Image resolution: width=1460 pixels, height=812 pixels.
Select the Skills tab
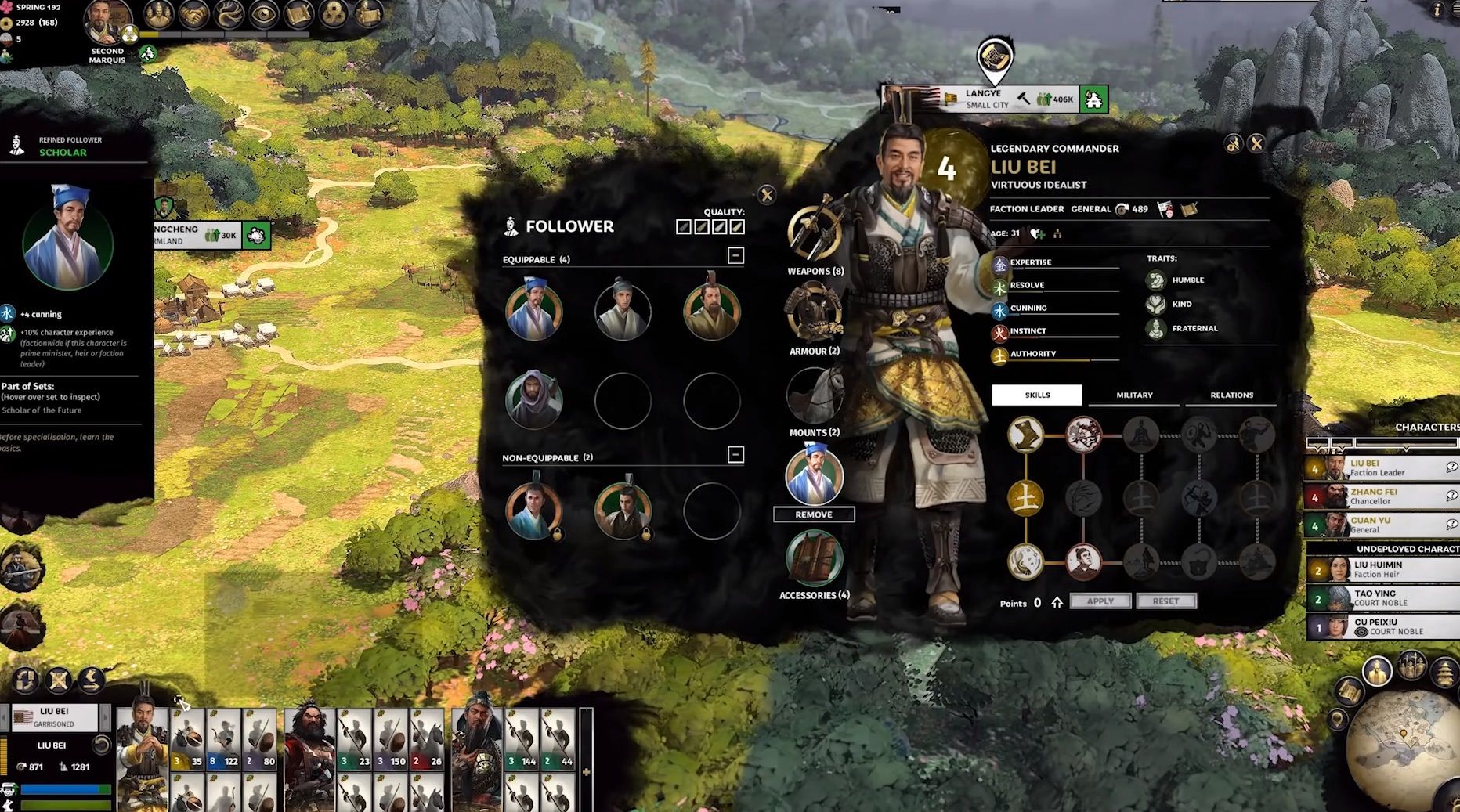[1037, 395]
